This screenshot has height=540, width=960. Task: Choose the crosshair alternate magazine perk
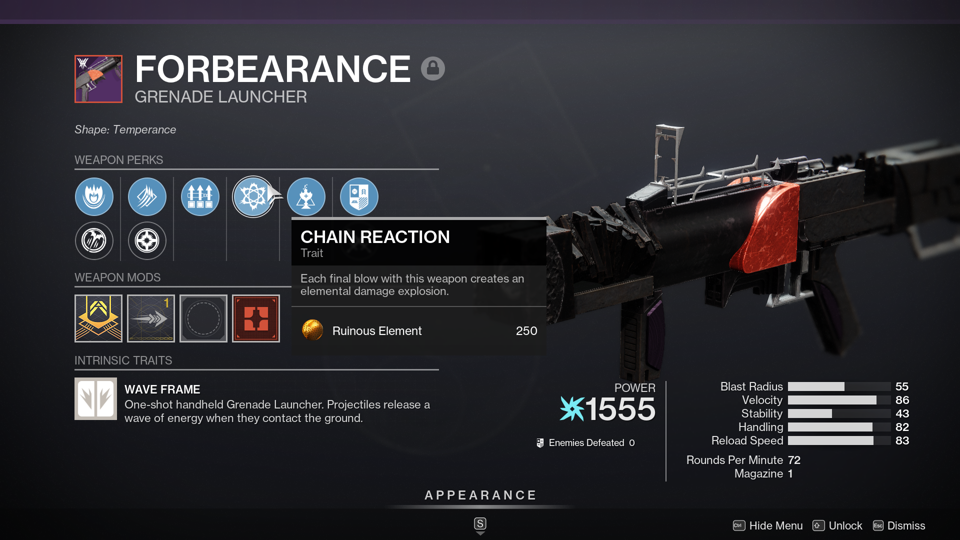click(147, 241)
